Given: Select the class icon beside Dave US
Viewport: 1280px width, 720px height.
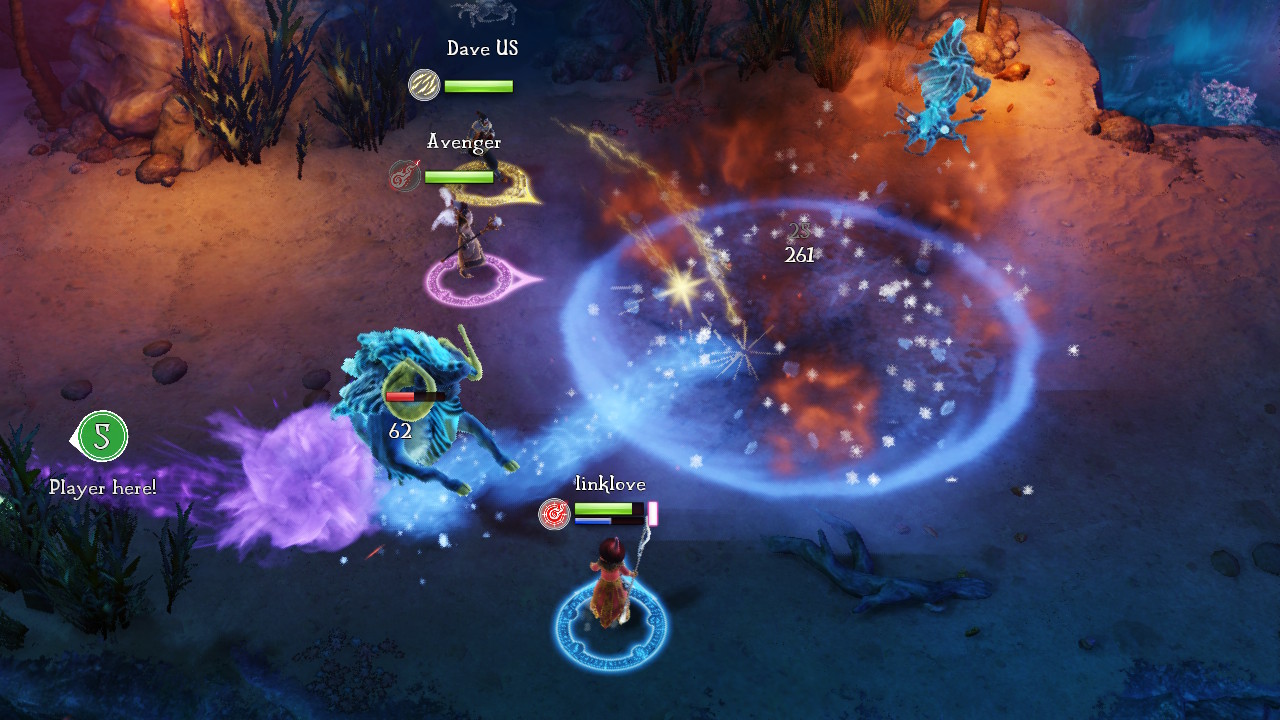Looking at the screenshot, I should click(424, 85).
